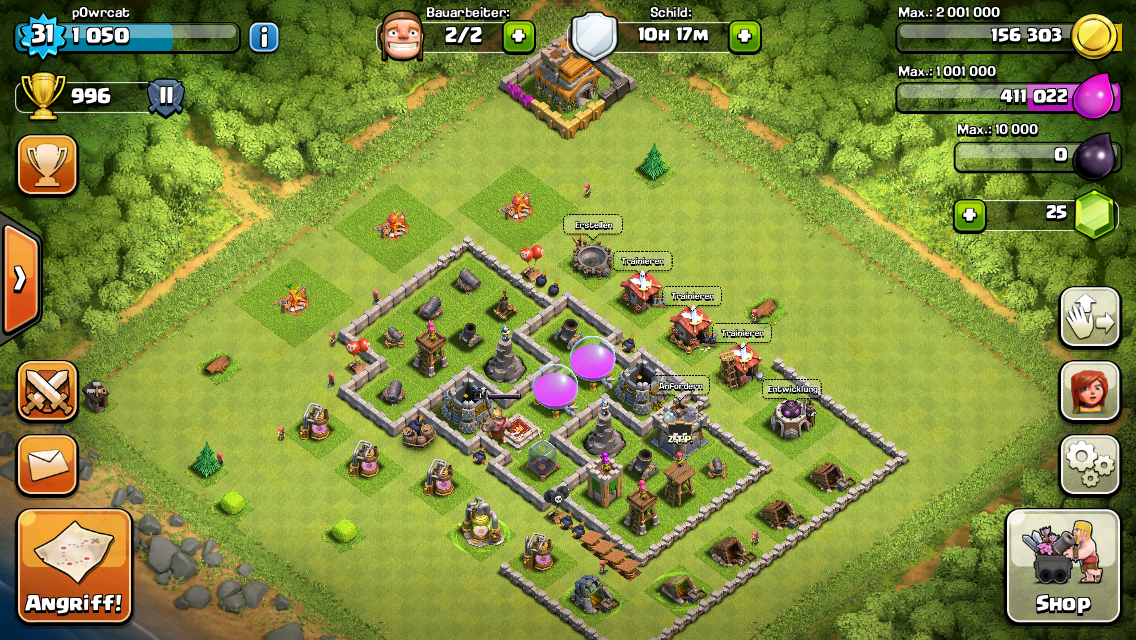Open the crossed swords battle log
Image resolution: width=1136 pixels, height=640 pixels.
tap(47, 390)
